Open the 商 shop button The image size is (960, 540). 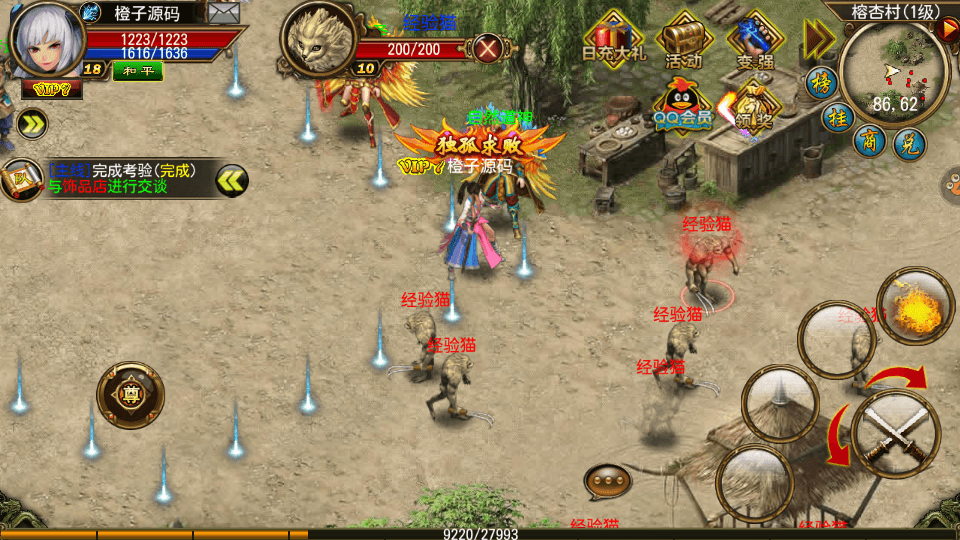[x=869, y=141]
